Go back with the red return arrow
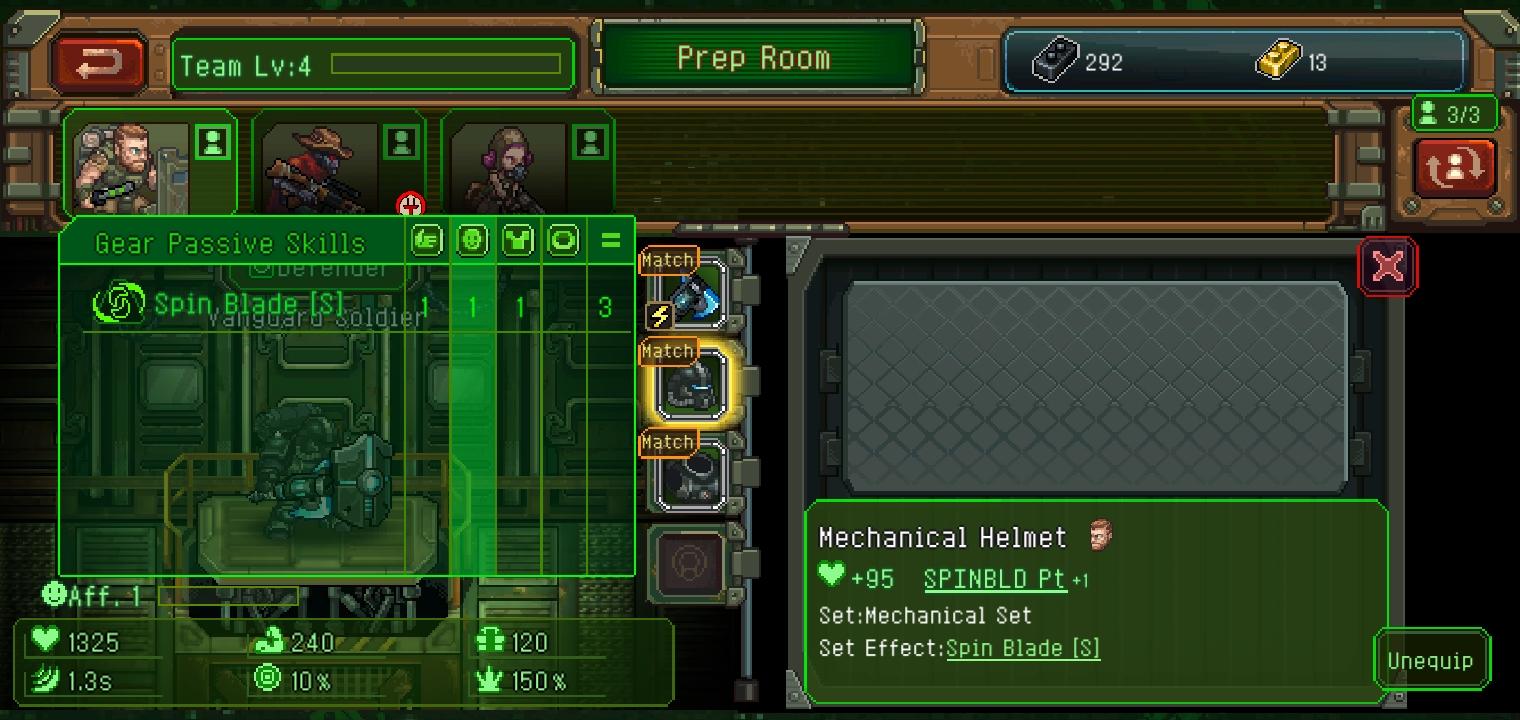Screen dimensions: 1520x720 99,64
